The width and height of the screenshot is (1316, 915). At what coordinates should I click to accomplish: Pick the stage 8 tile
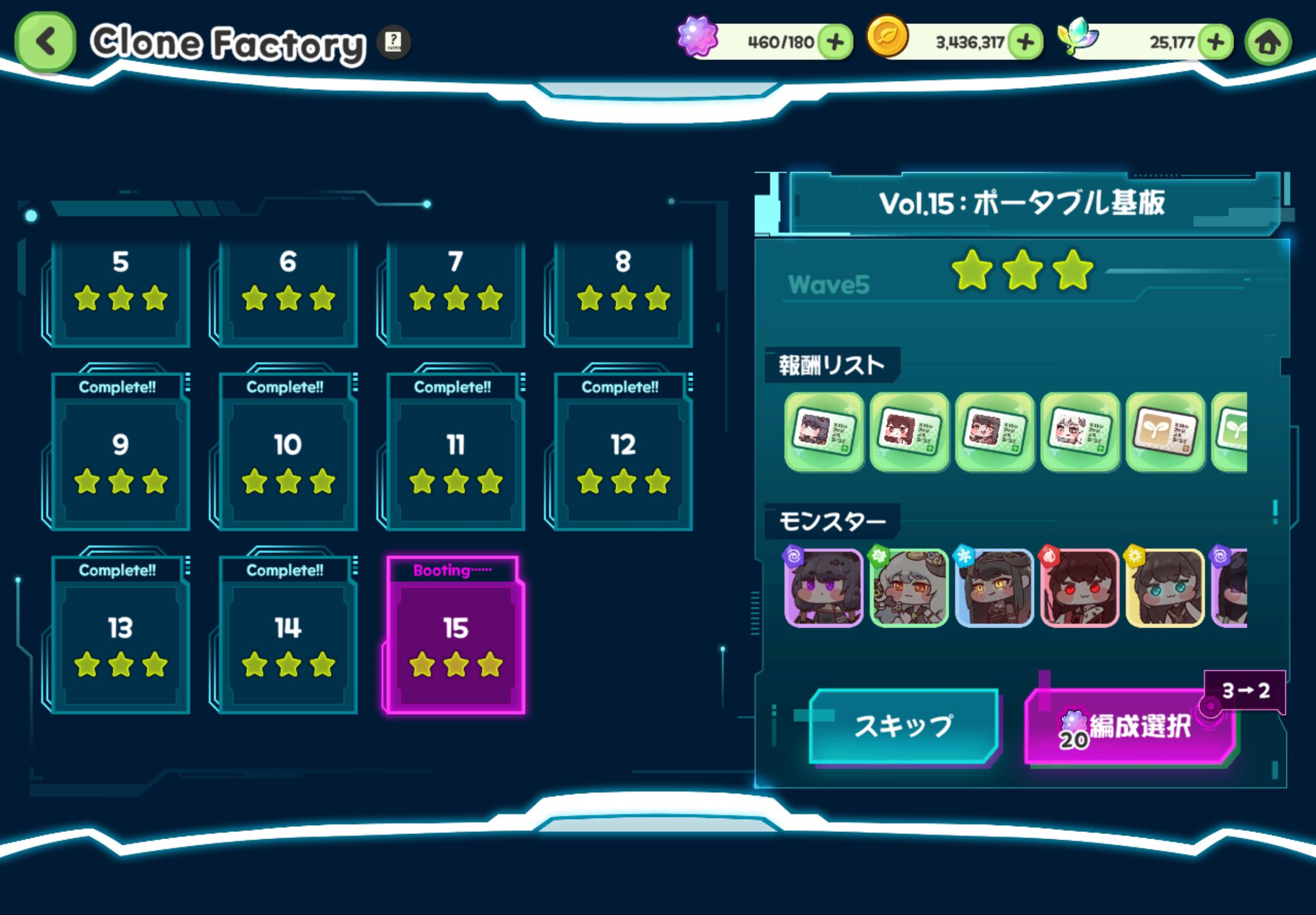tap(623, 292)
